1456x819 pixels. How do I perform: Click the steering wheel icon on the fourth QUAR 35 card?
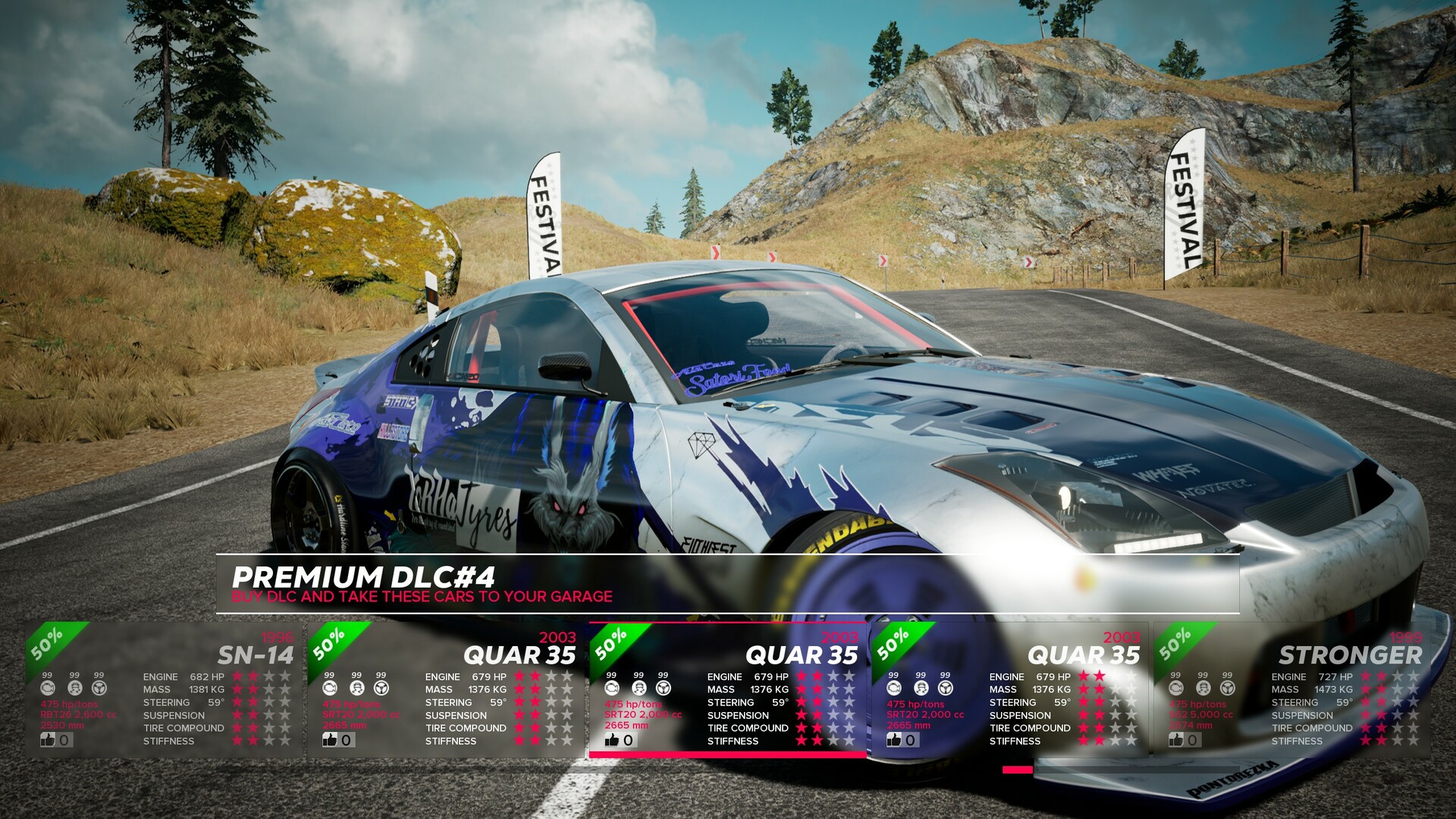click(944, 689)
